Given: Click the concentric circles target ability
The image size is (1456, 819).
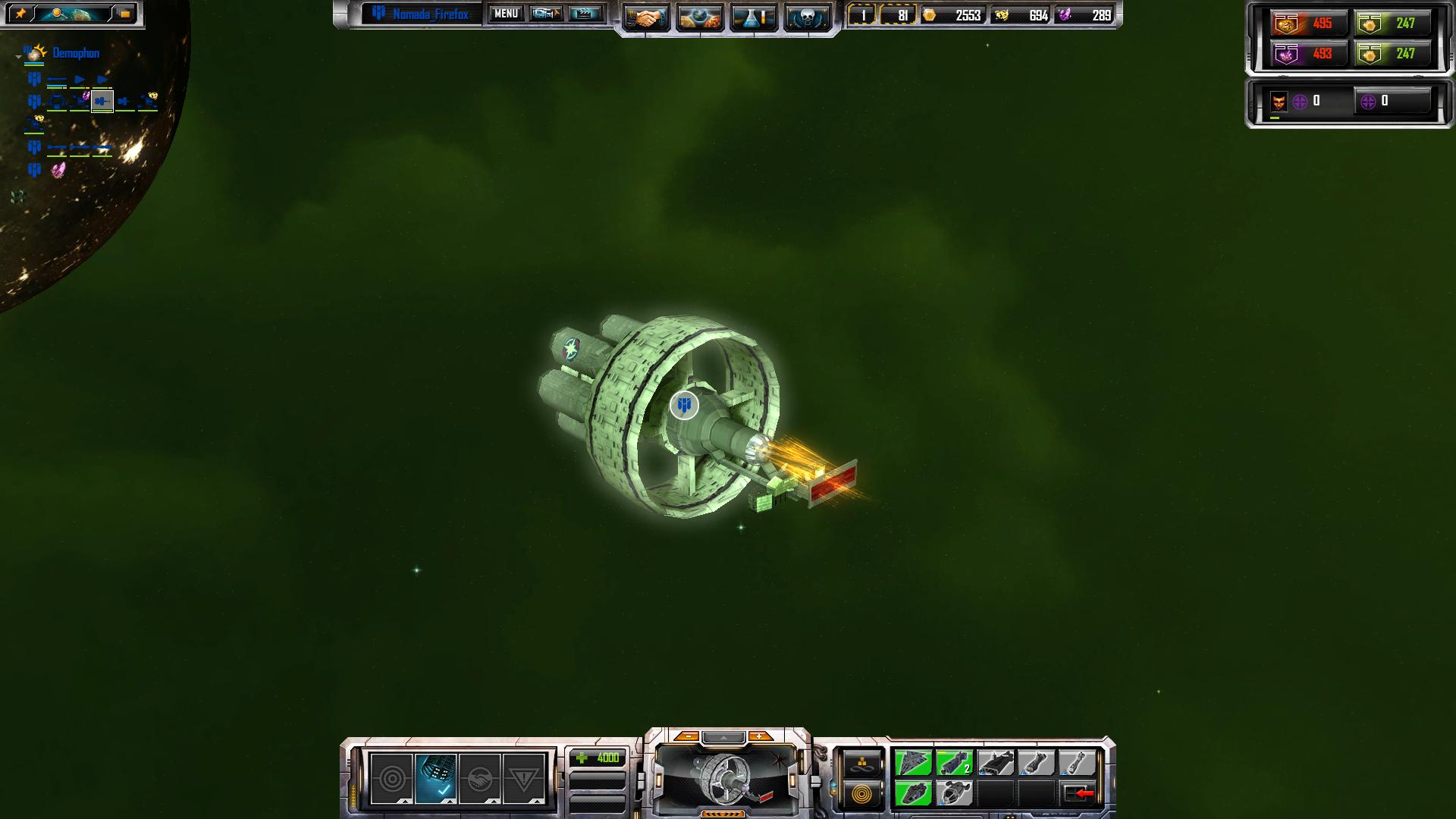Looking at the screenshot, I should [392, 779].
